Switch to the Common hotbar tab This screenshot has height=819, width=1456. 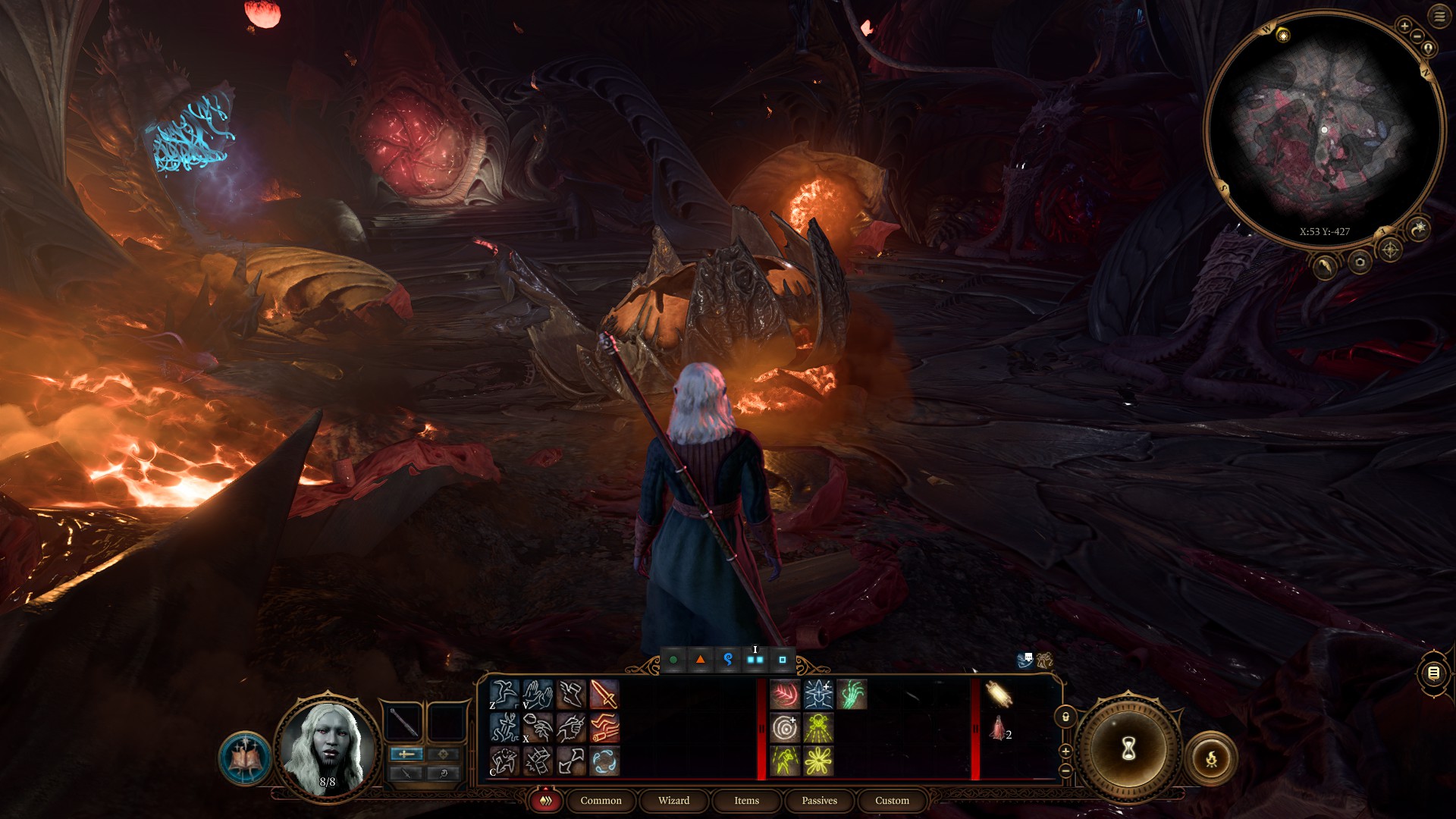point(601,800)
